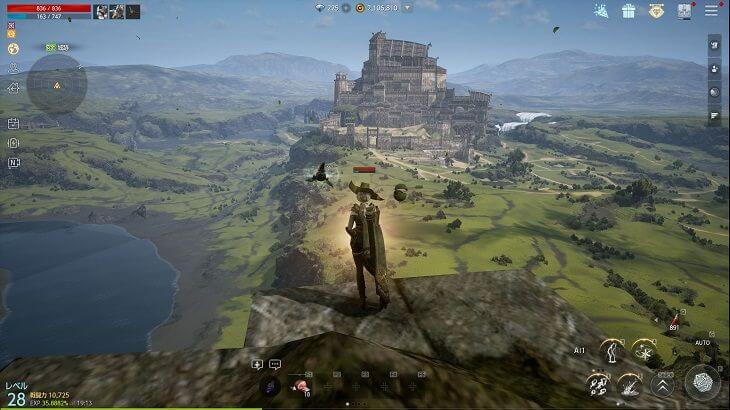Screen dimensions: 730x410
Task: Open the sparkle event icon in the top bar
Action: [x=600, y=11]
